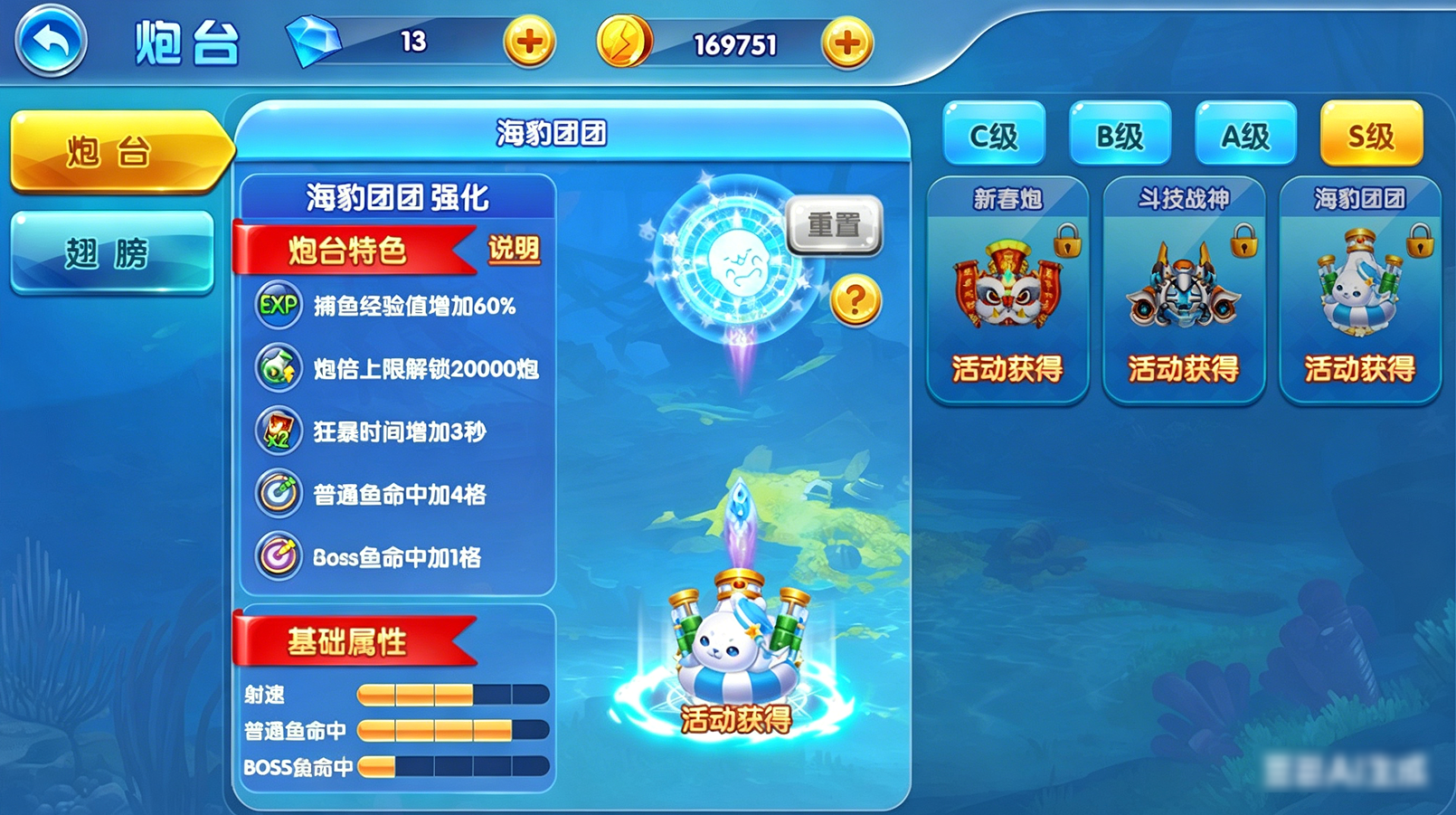This screenshot has width=1456, height=815.
Task: Open the orange question mark help
Action: 855,301
